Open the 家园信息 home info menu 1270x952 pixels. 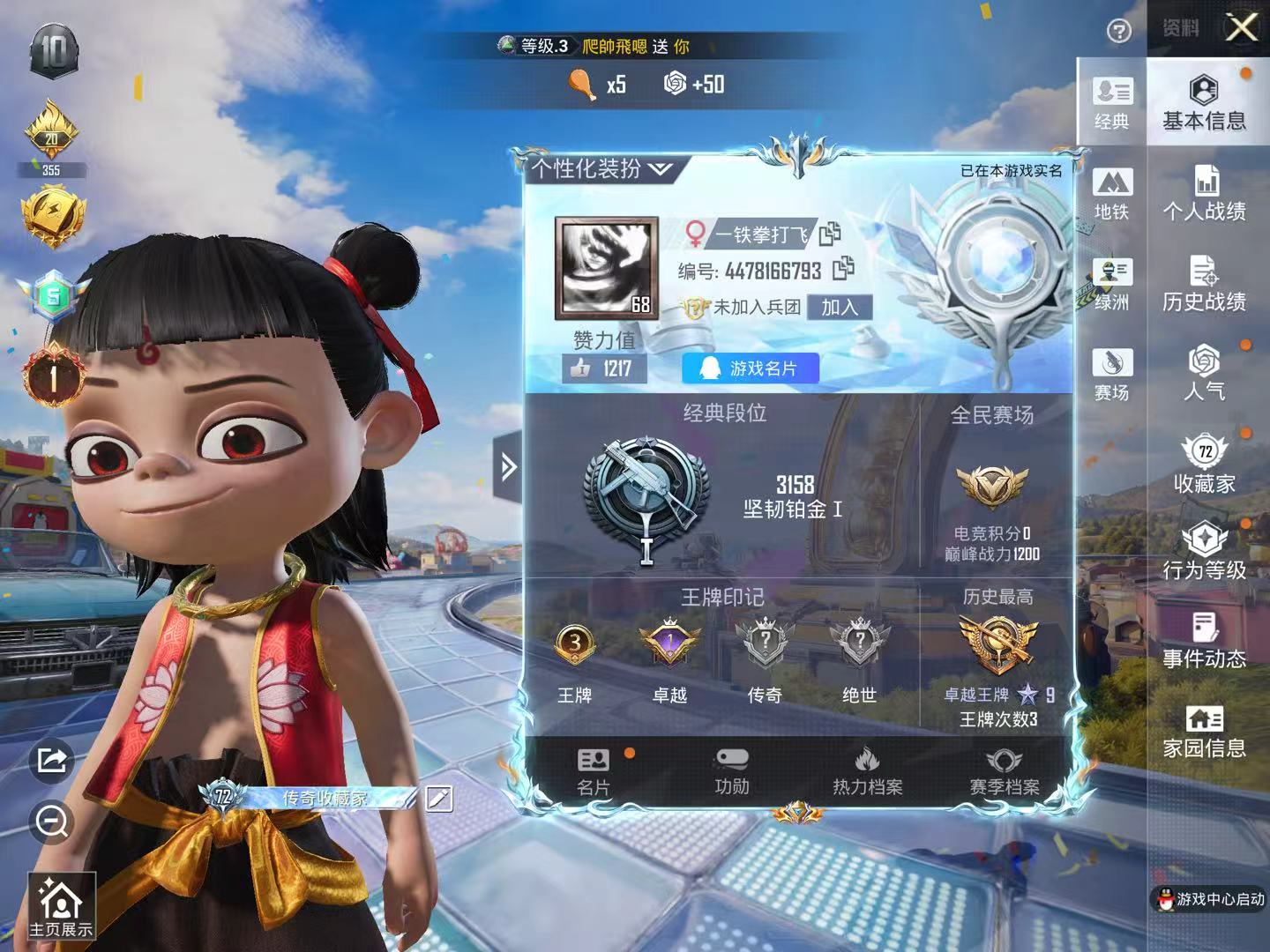(1205, 732)
